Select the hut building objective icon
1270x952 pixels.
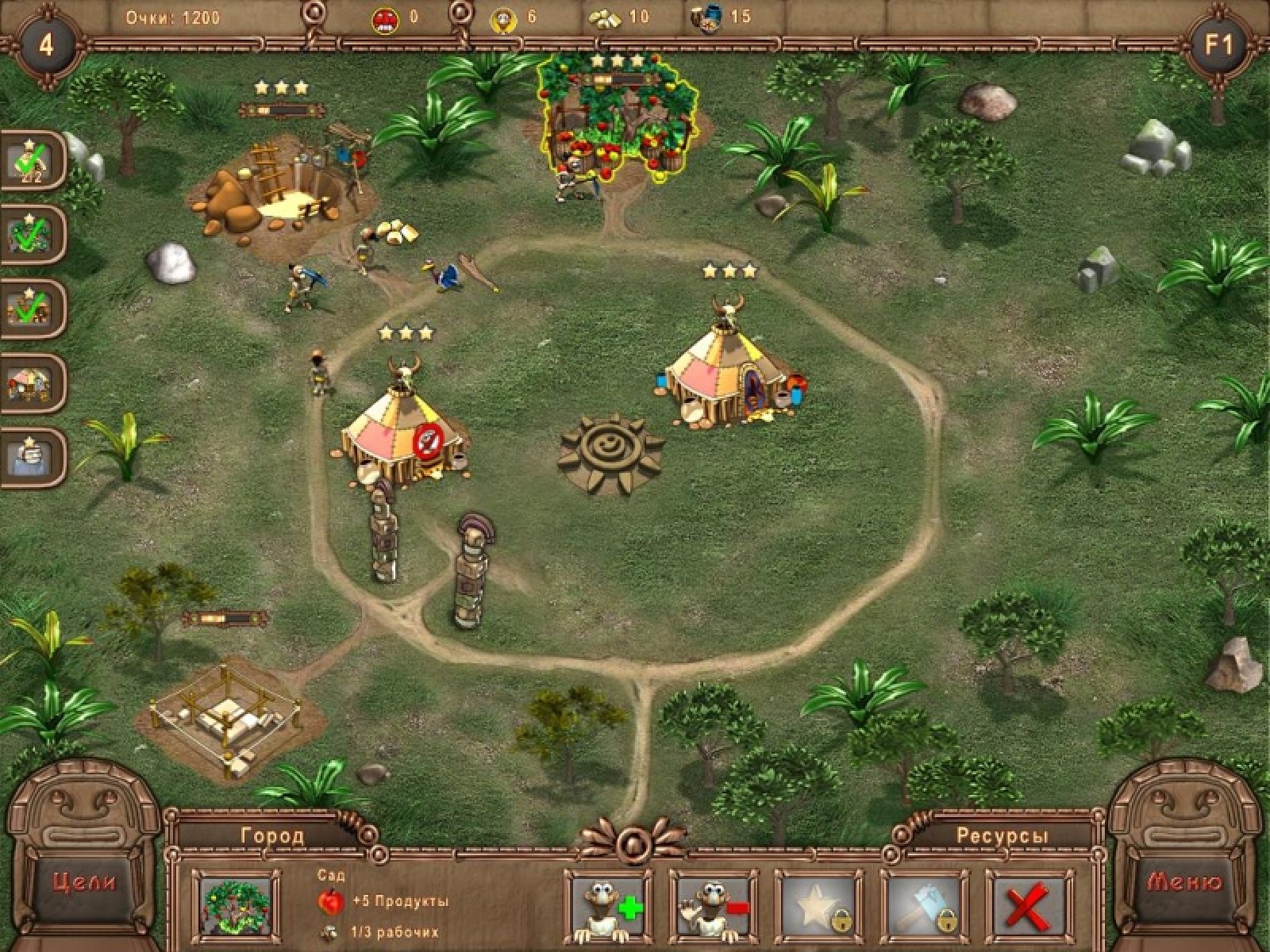click(x=32, y=383)
